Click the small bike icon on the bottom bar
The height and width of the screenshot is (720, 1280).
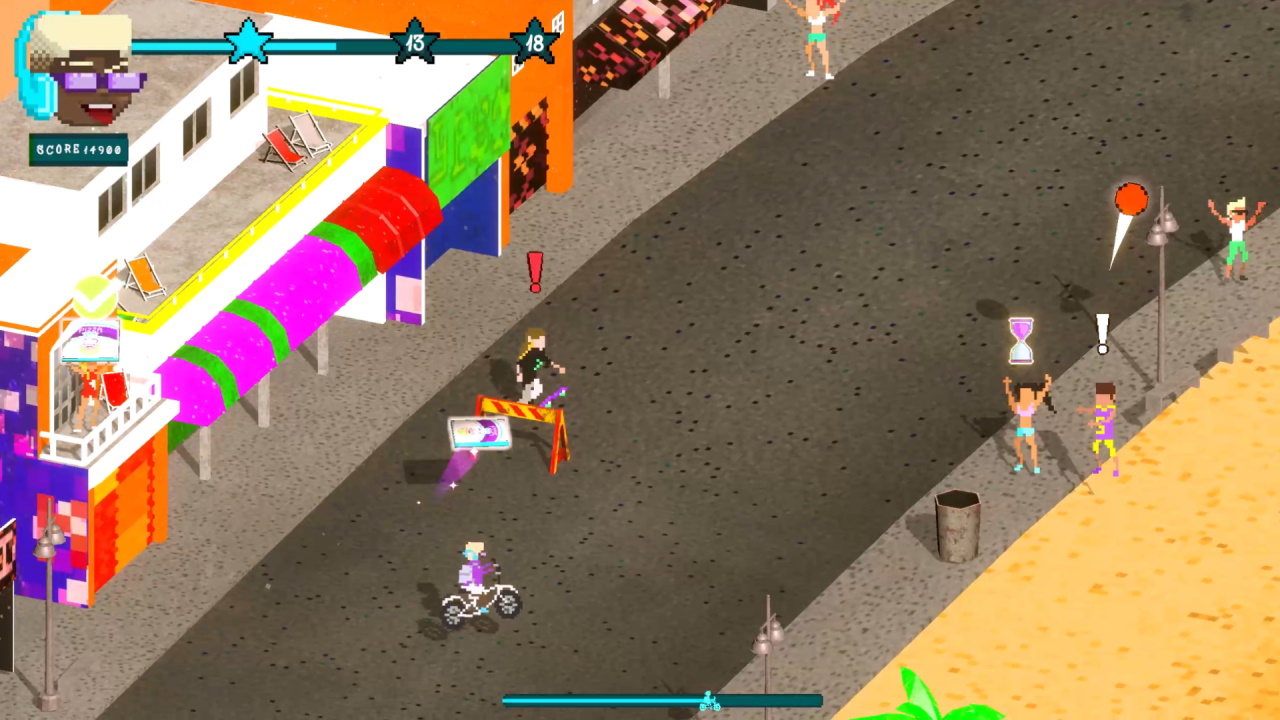click(x=710, y=702)
